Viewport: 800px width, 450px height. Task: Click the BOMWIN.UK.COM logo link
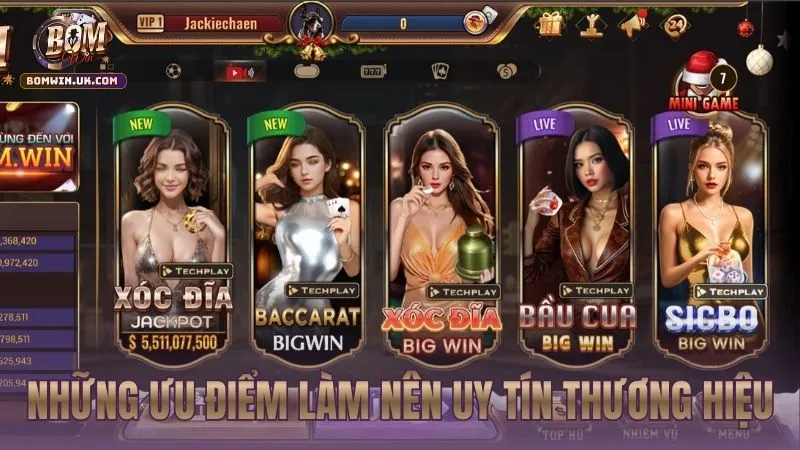pyautogui.click(x=72, y=80)
